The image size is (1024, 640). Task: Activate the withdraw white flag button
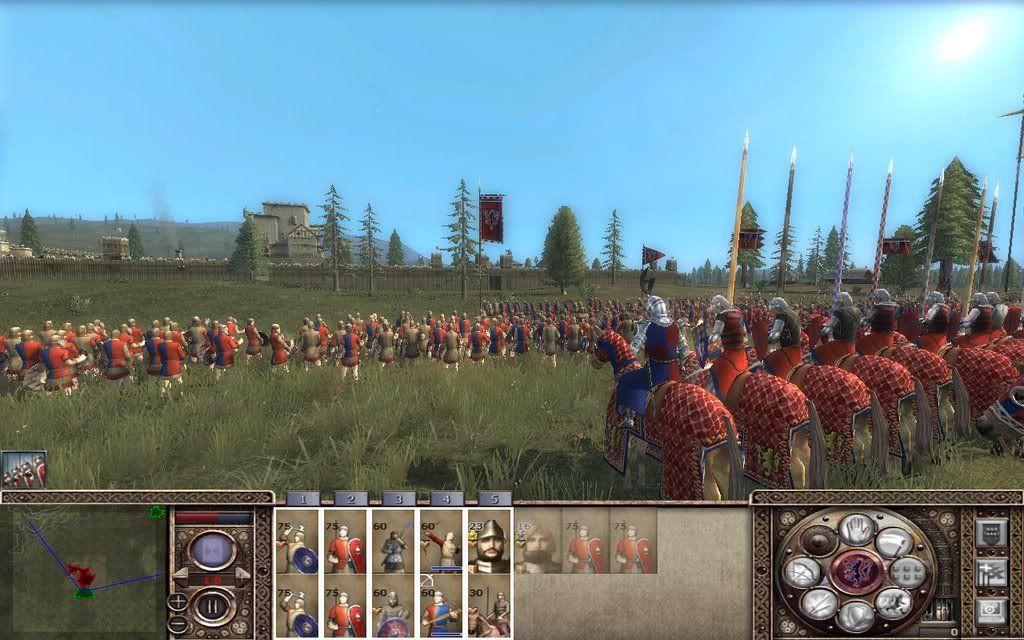893,543
